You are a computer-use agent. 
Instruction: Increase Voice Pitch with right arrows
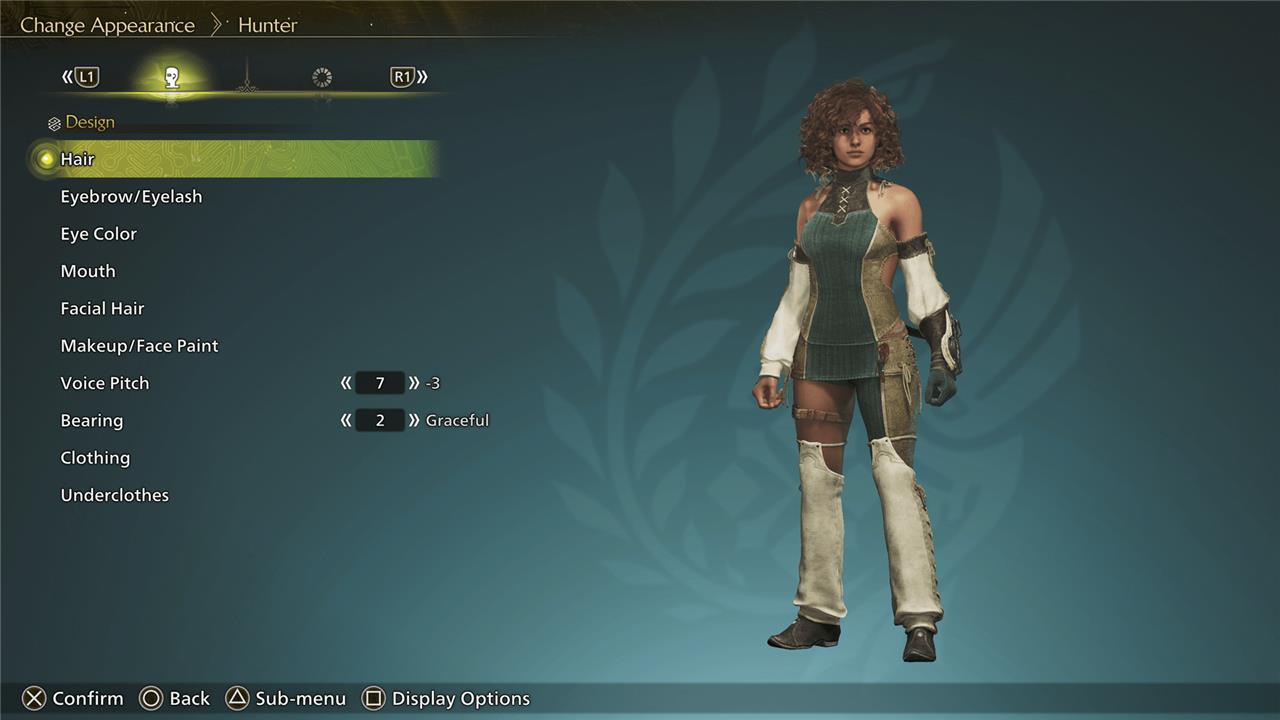click(414, 383)
